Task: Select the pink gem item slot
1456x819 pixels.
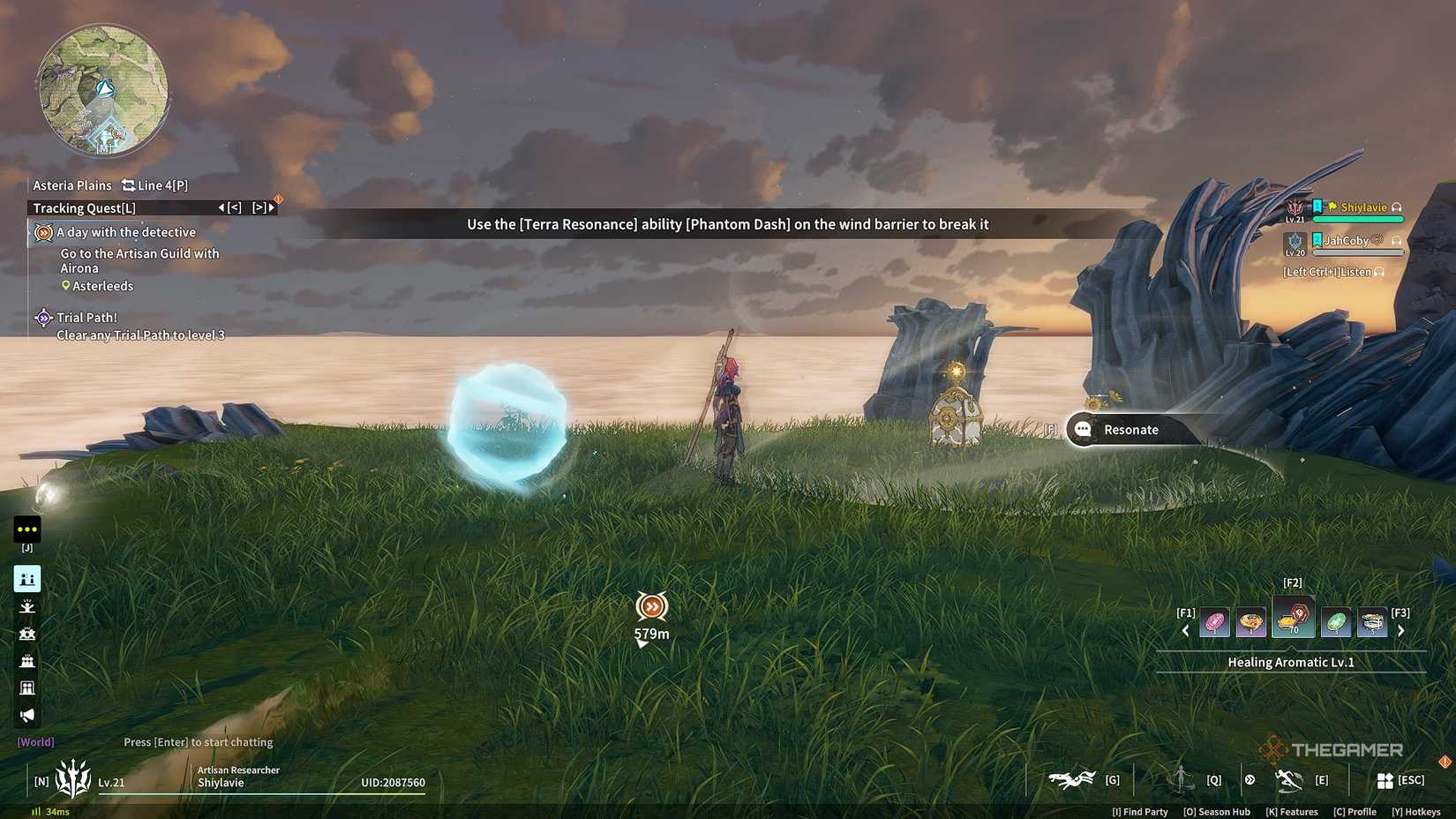Action: coord(1215,622)
